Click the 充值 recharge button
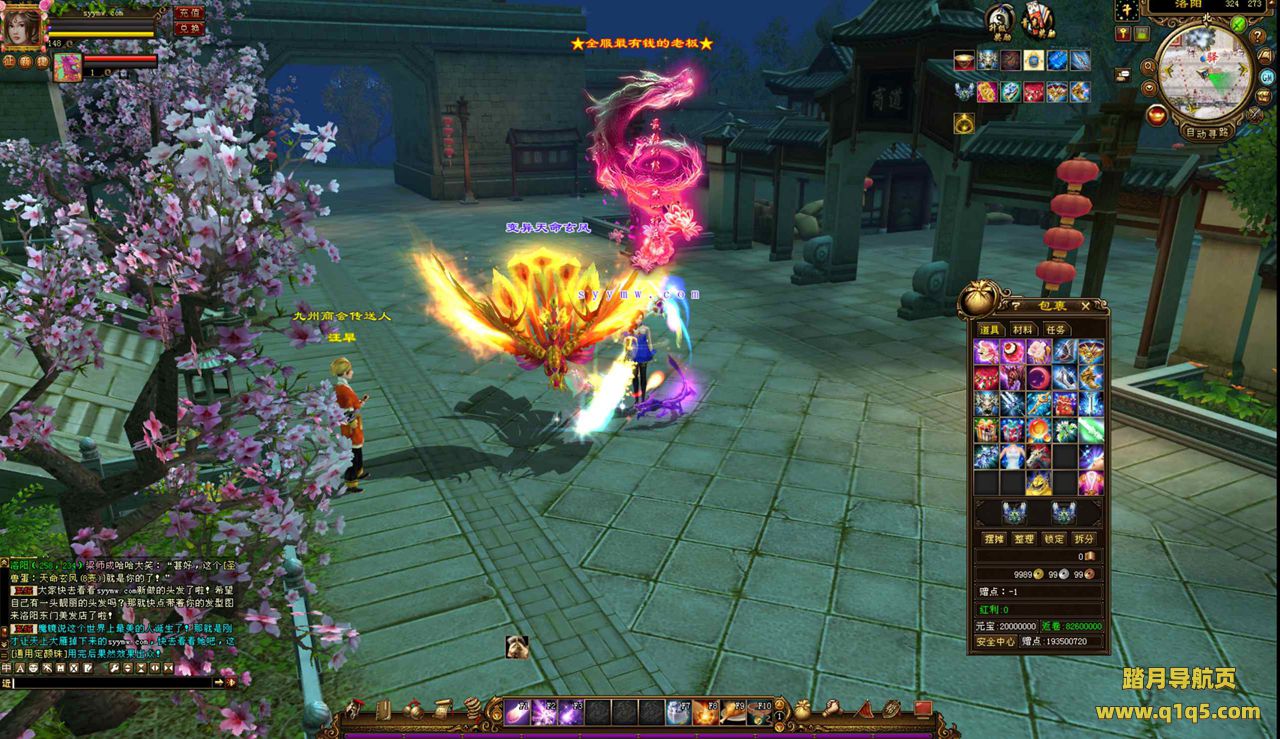1280x739 pixels. (x=187, y=13)
